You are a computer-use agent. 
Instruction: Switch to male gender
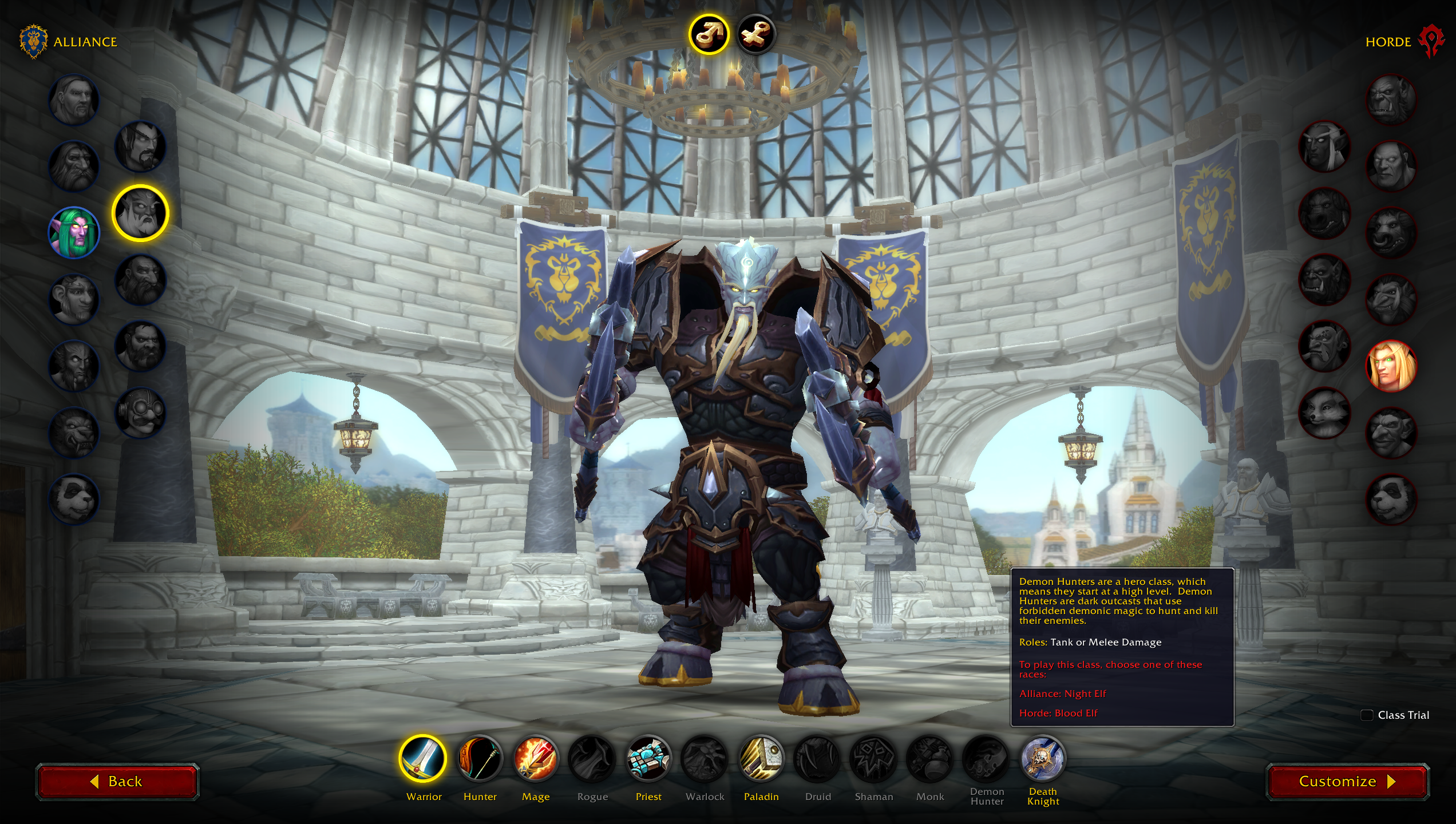click(709, 34)
